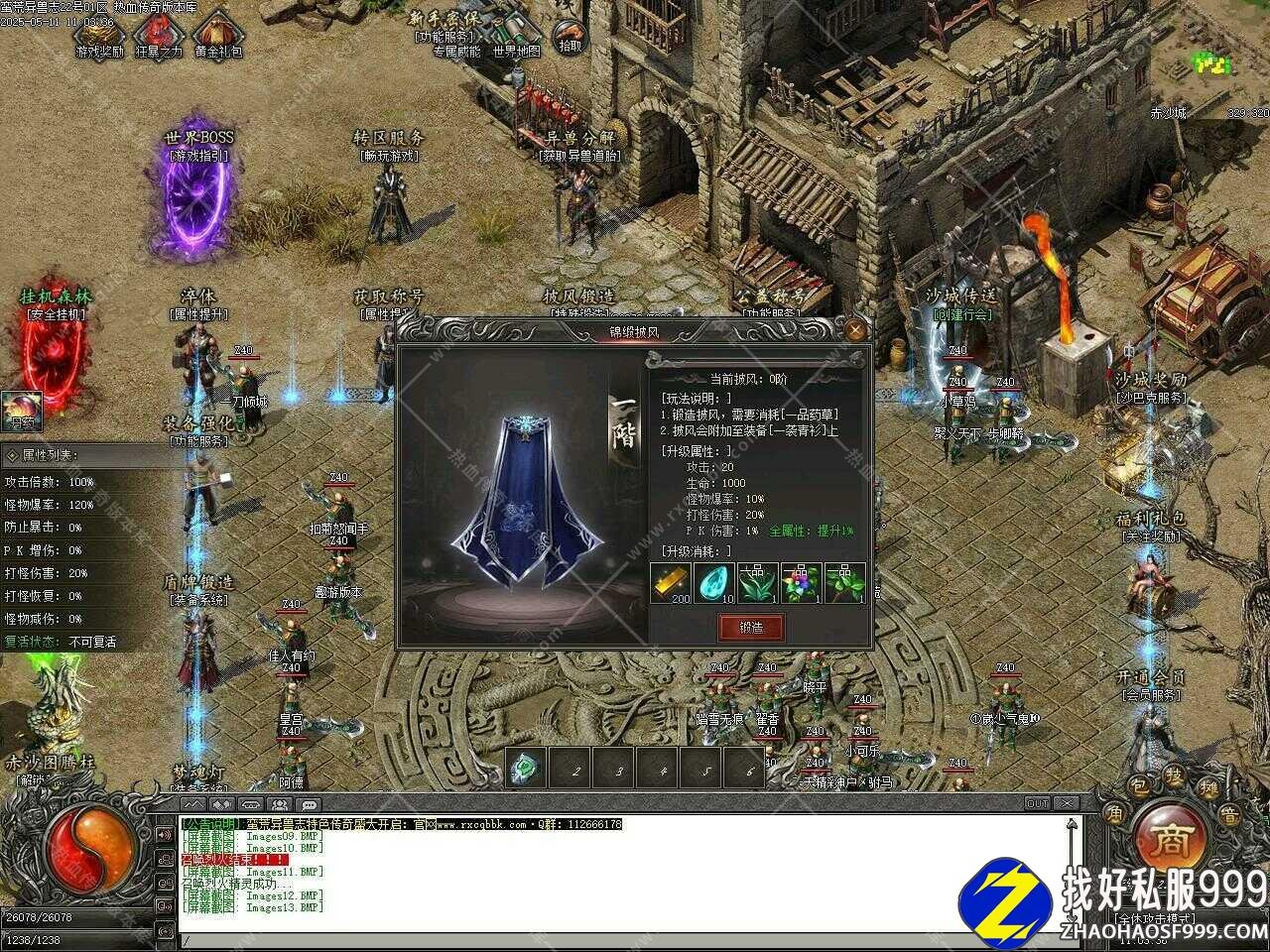Open the 摊 stall button

coord(1209,790)
